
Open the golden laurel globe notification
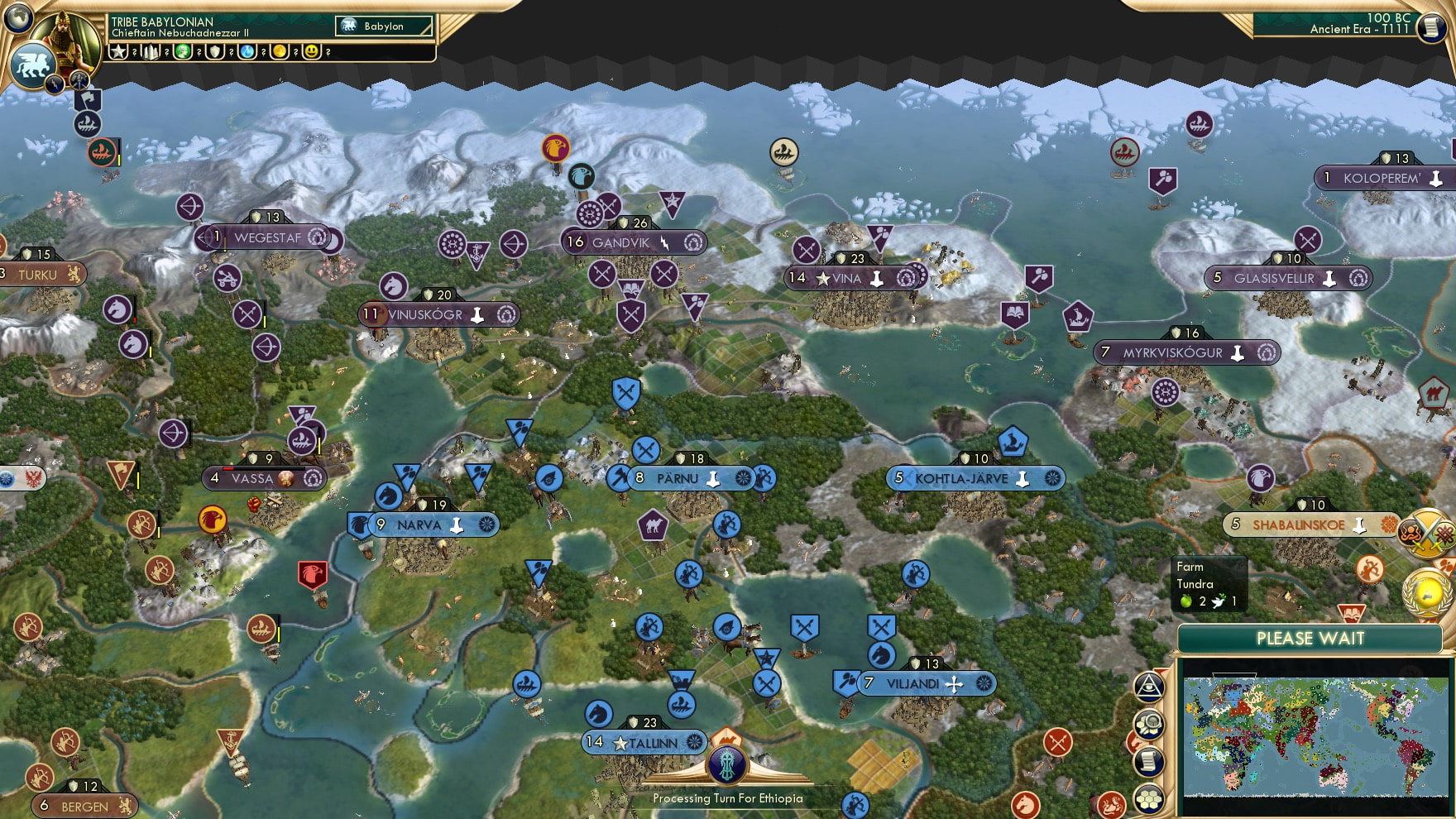pos(1428,592)
